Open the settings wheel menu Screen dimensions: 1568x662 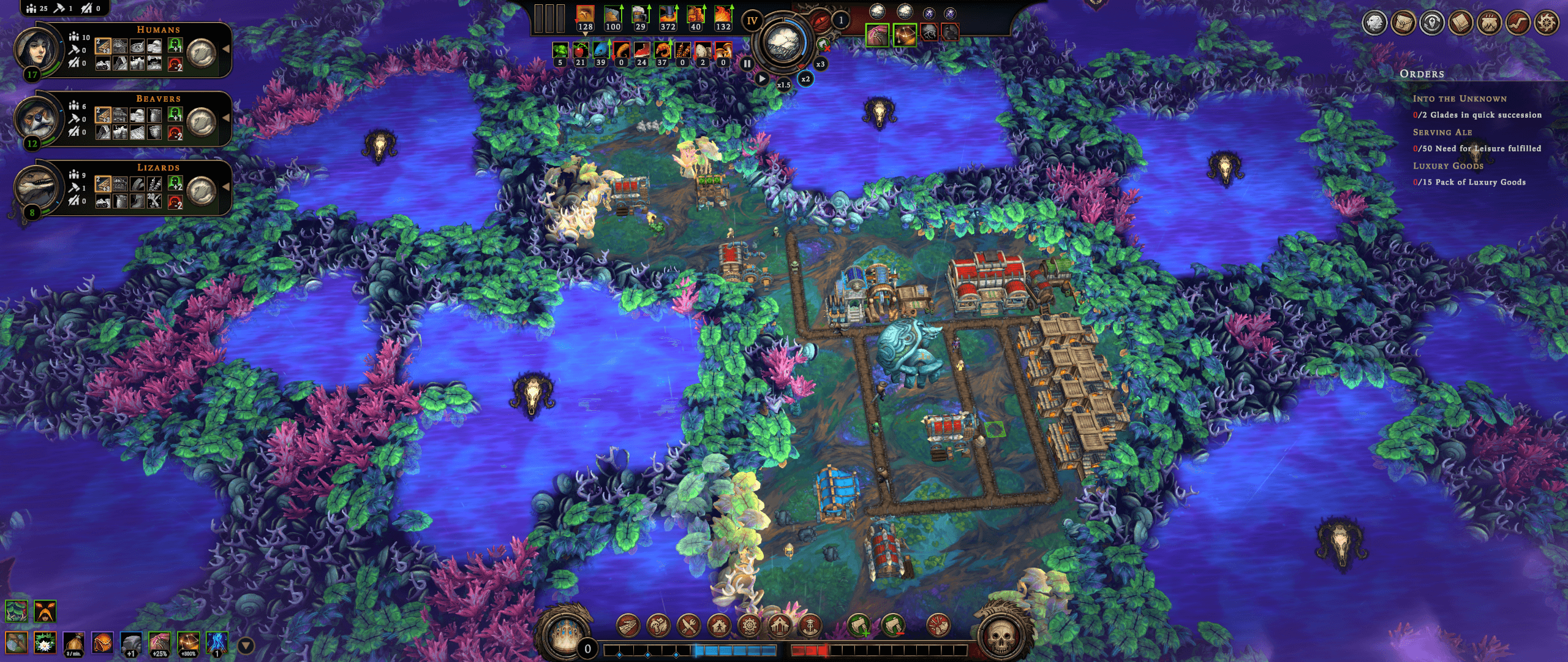pos(1545,23)
